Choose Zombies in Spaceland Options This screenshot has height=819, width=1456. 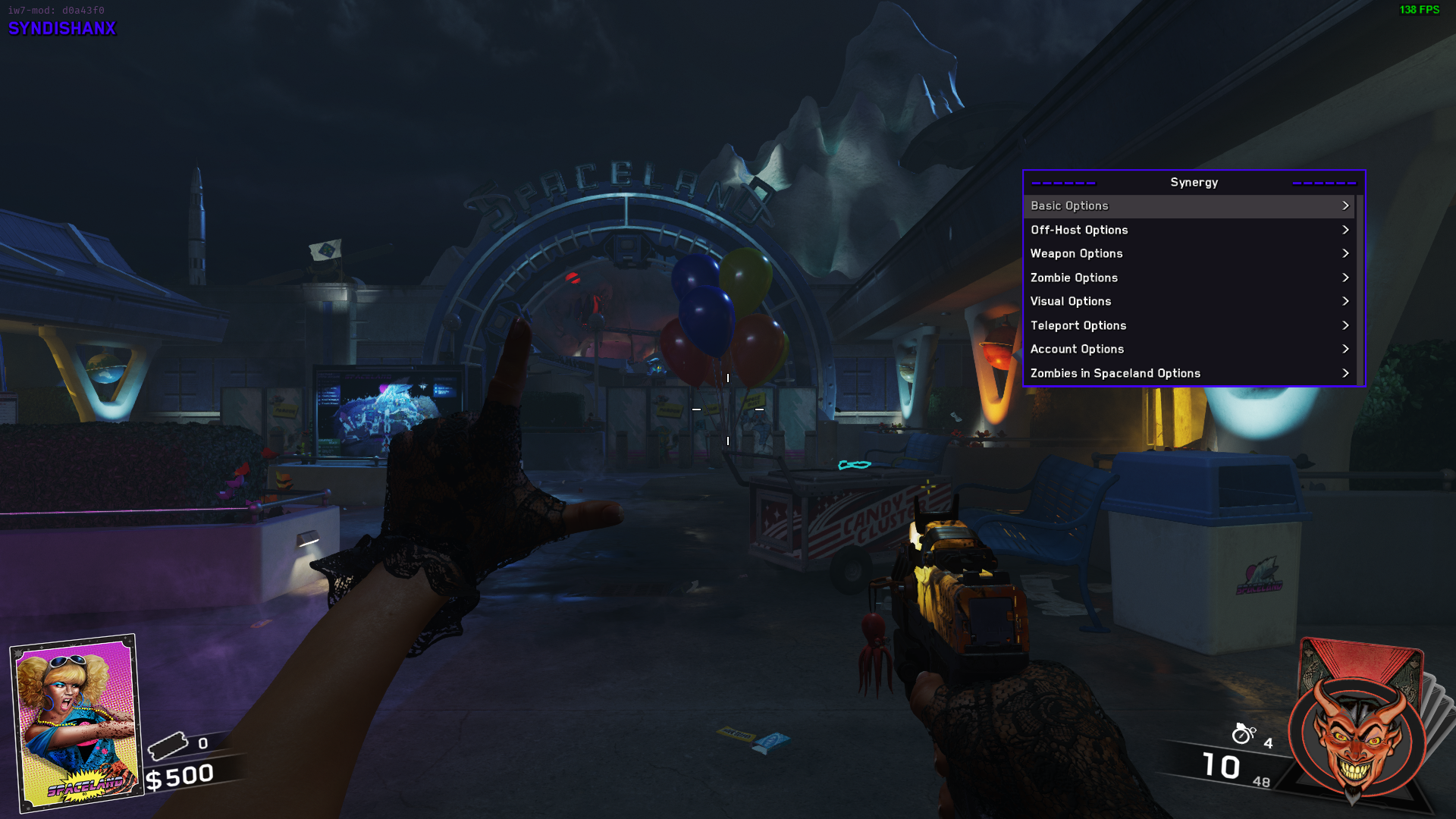click(x=1188, y=373)
